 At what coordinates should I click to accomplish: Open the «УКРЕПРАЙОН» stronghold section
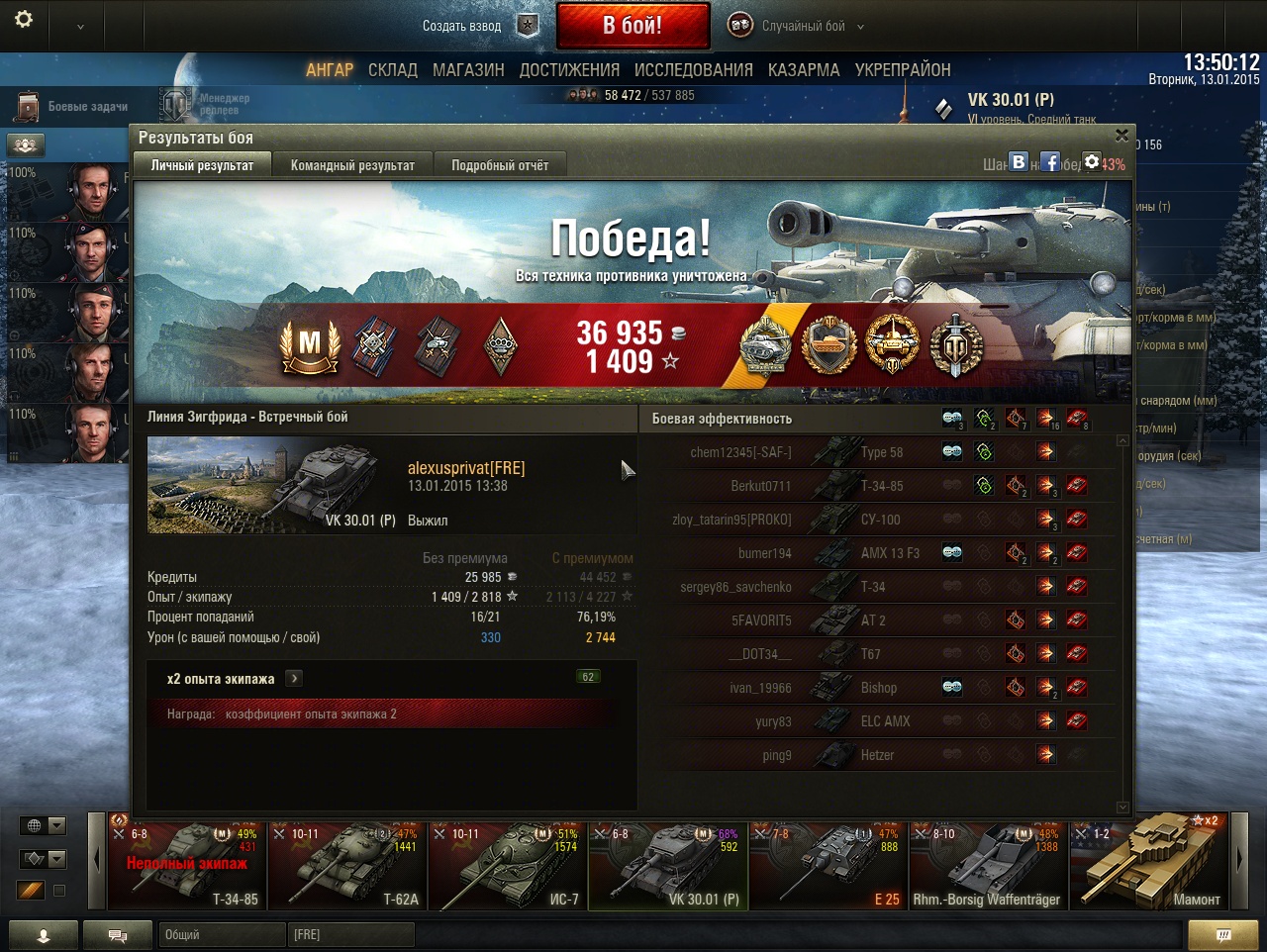point(903,70)
